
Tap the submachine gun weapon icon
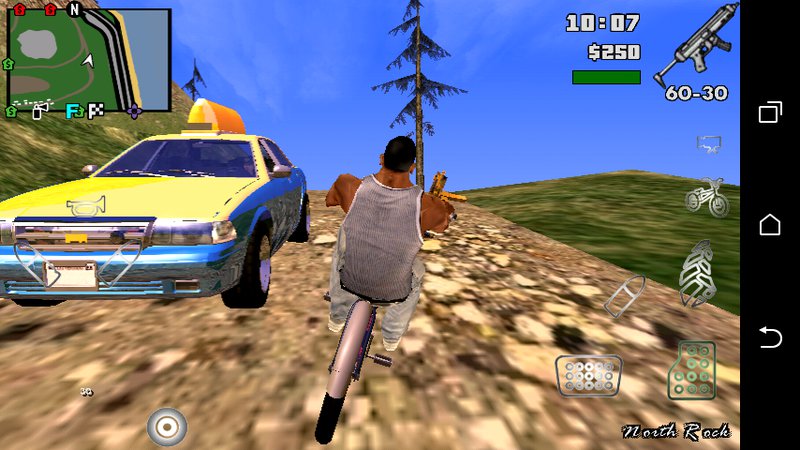[x=694, y=45]
